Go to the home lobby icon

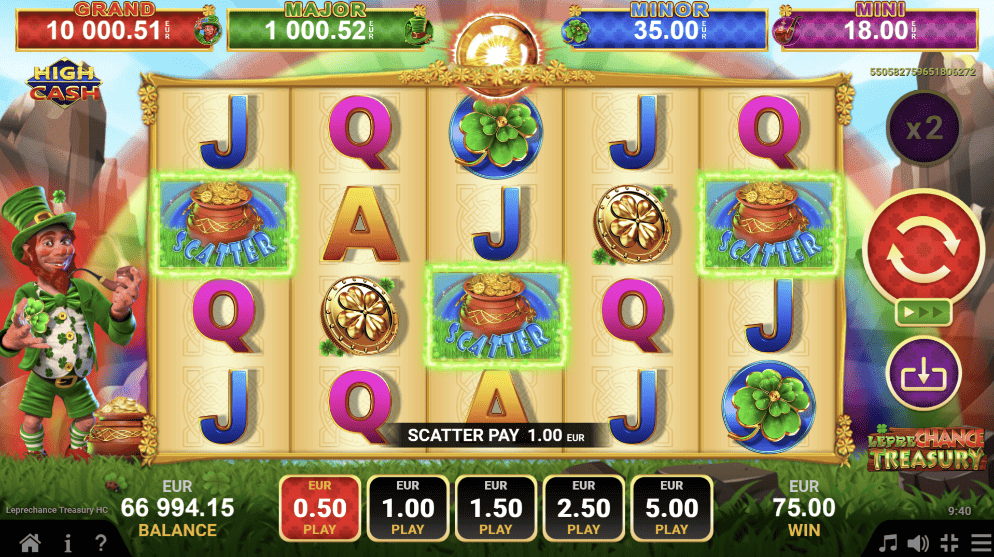coord(31,543)
